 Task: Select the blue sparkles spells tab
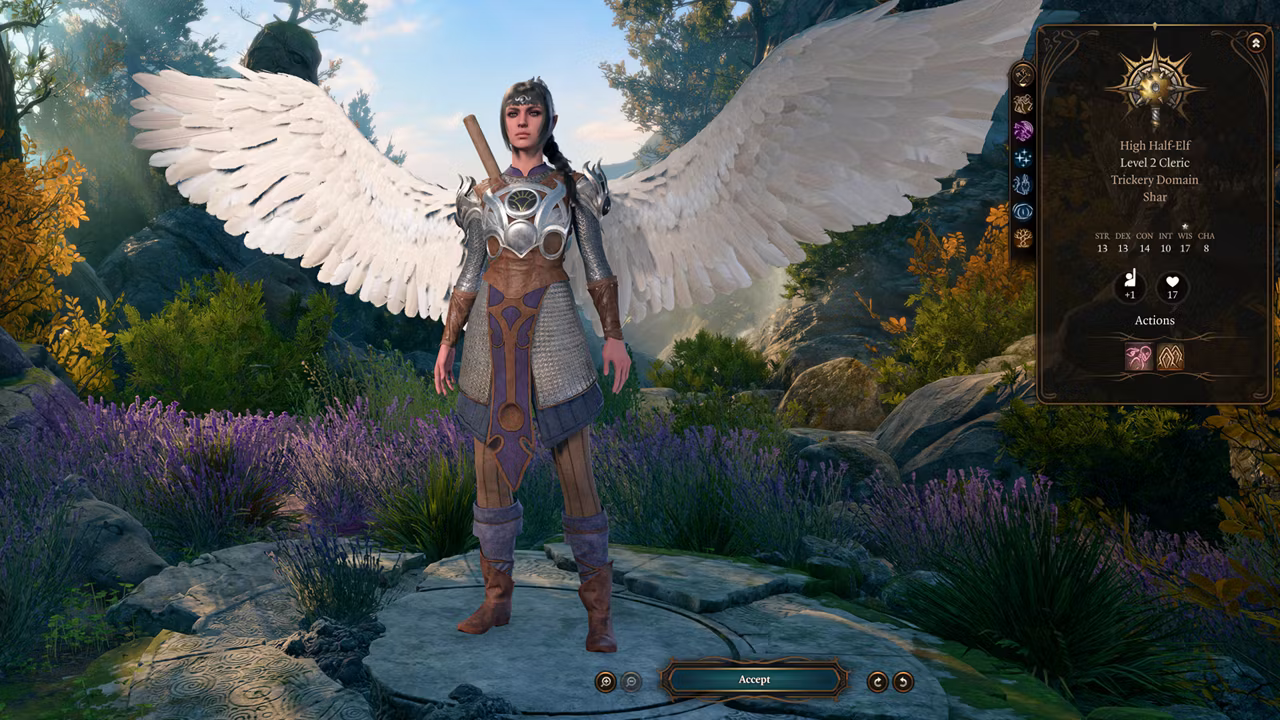tap(1022, 157)
